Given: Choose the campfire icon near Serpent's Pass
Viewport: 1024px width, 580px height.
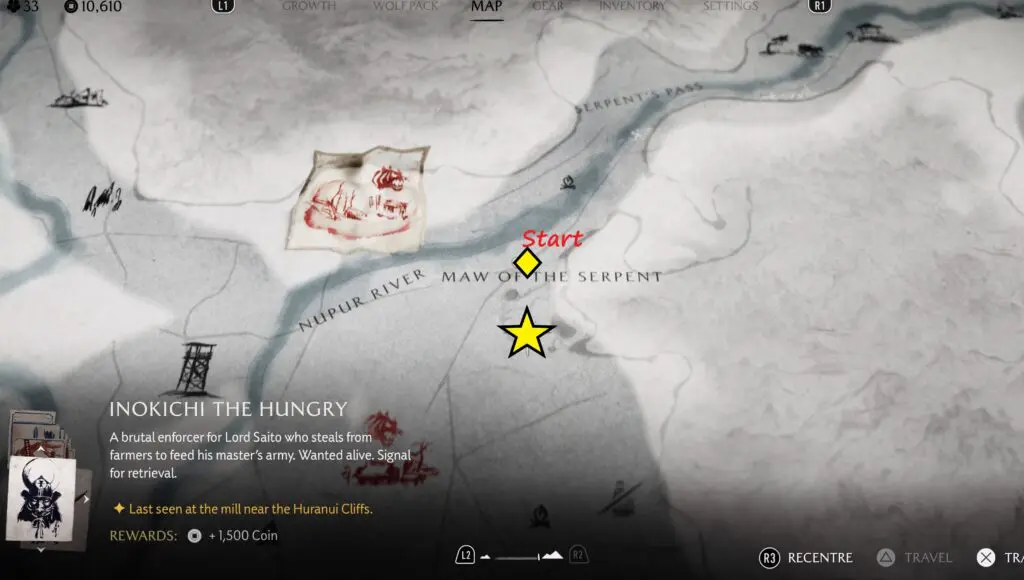Looking at the screenshot, I should 568,184.
